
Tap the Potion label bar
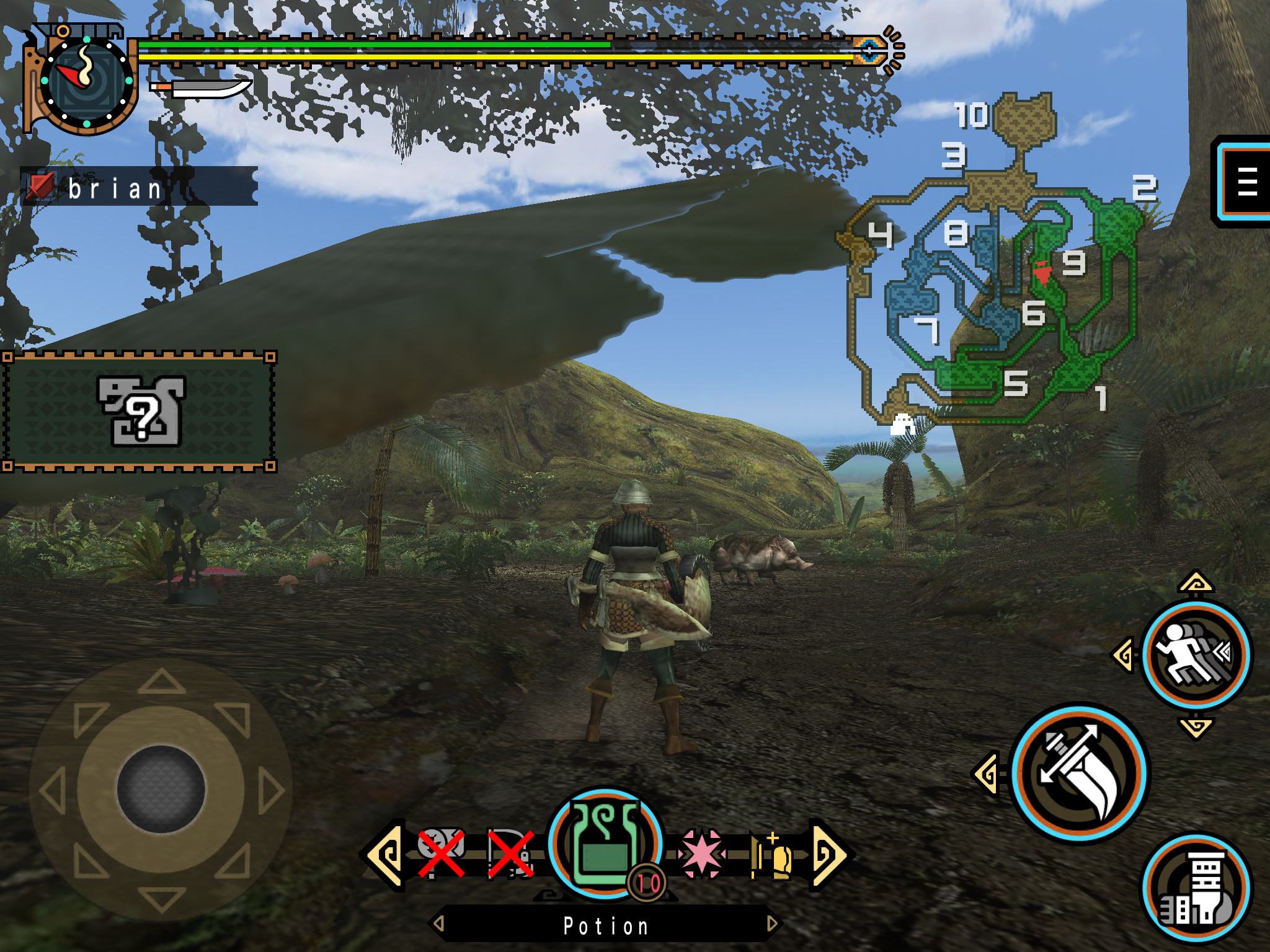click(605, 925)
